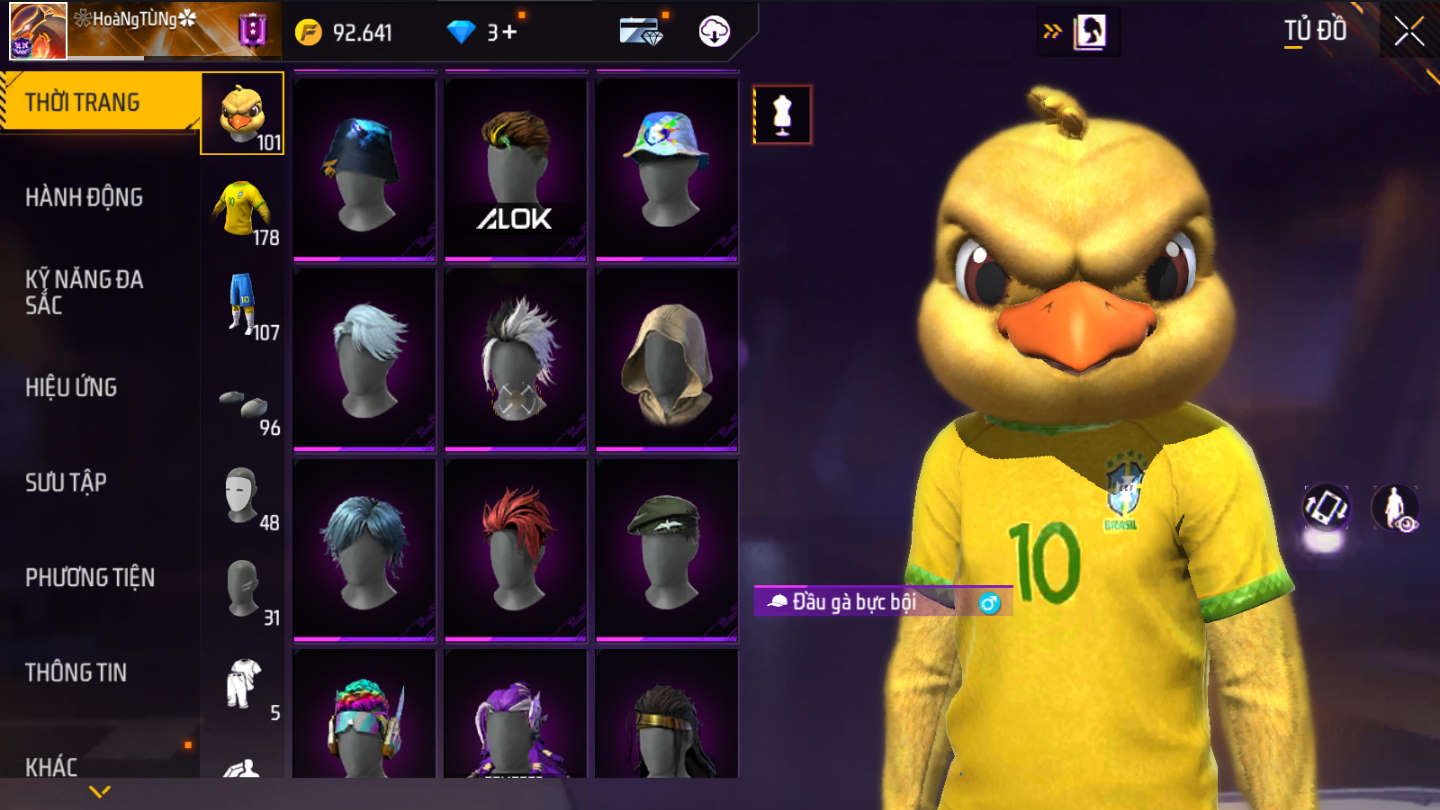Select the yellow jersey tops subcategory
This screenshot has width=1440, height=810.
[242, 209]
